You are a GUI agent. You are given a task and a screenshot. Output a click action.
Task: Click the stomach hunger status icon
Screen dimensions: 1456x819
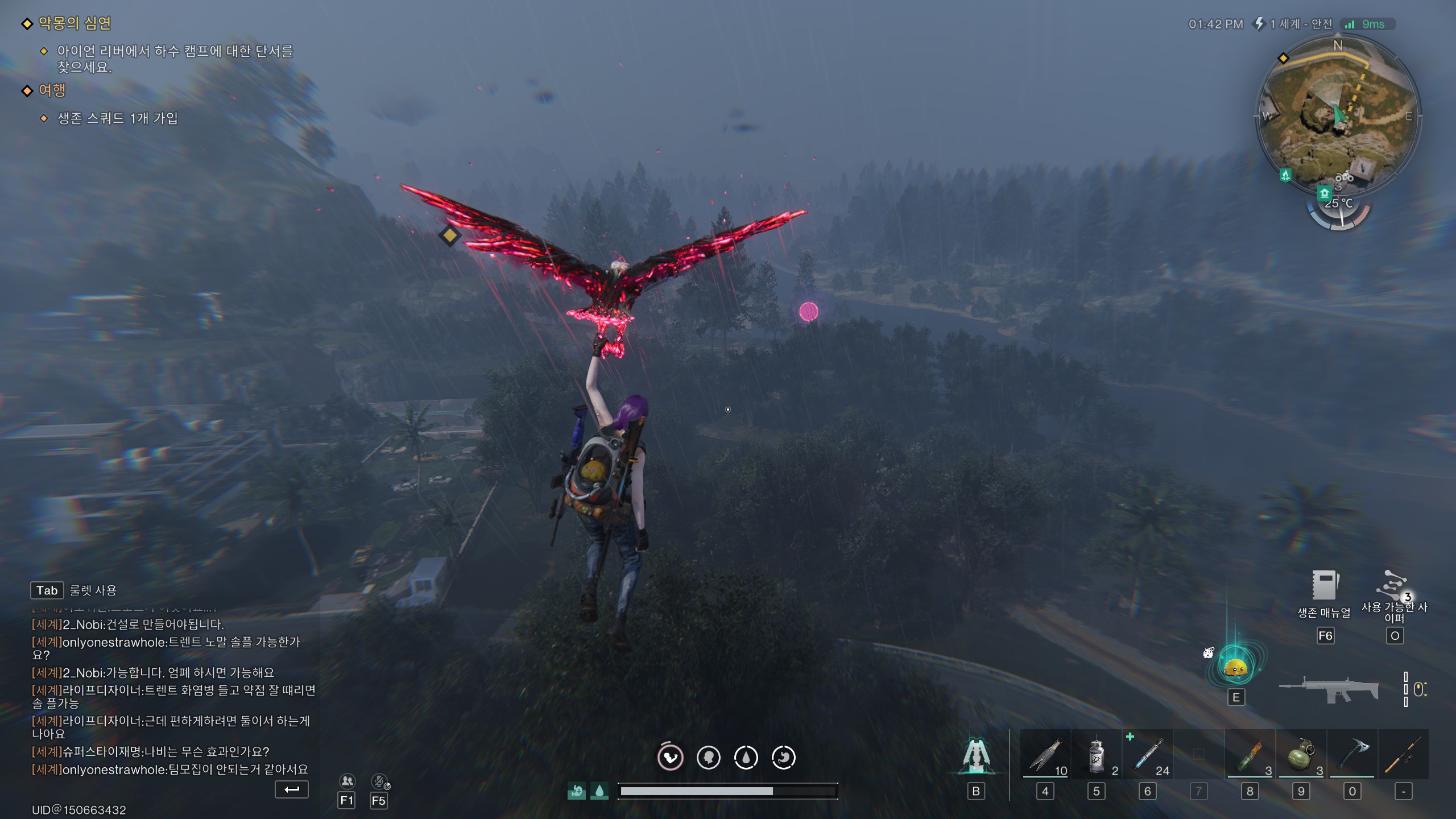point(671,758)
